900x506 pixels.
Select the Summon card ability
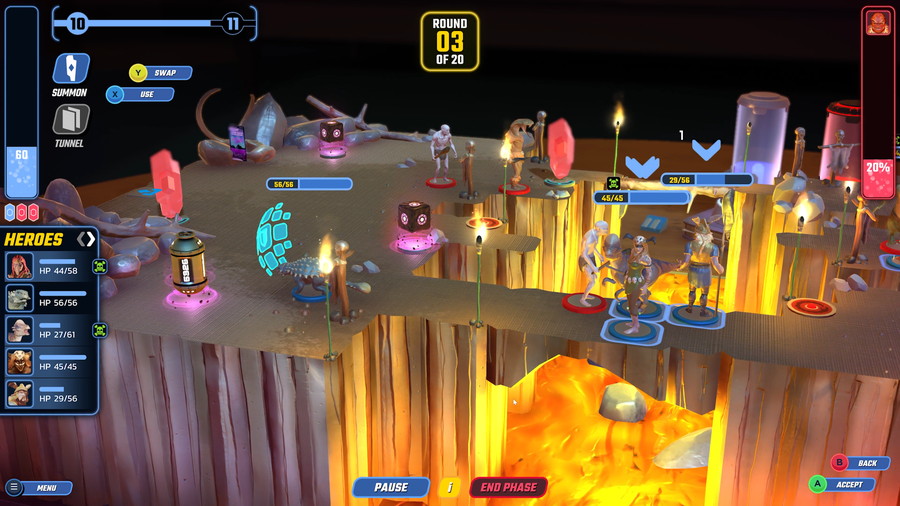coord(70,69)
